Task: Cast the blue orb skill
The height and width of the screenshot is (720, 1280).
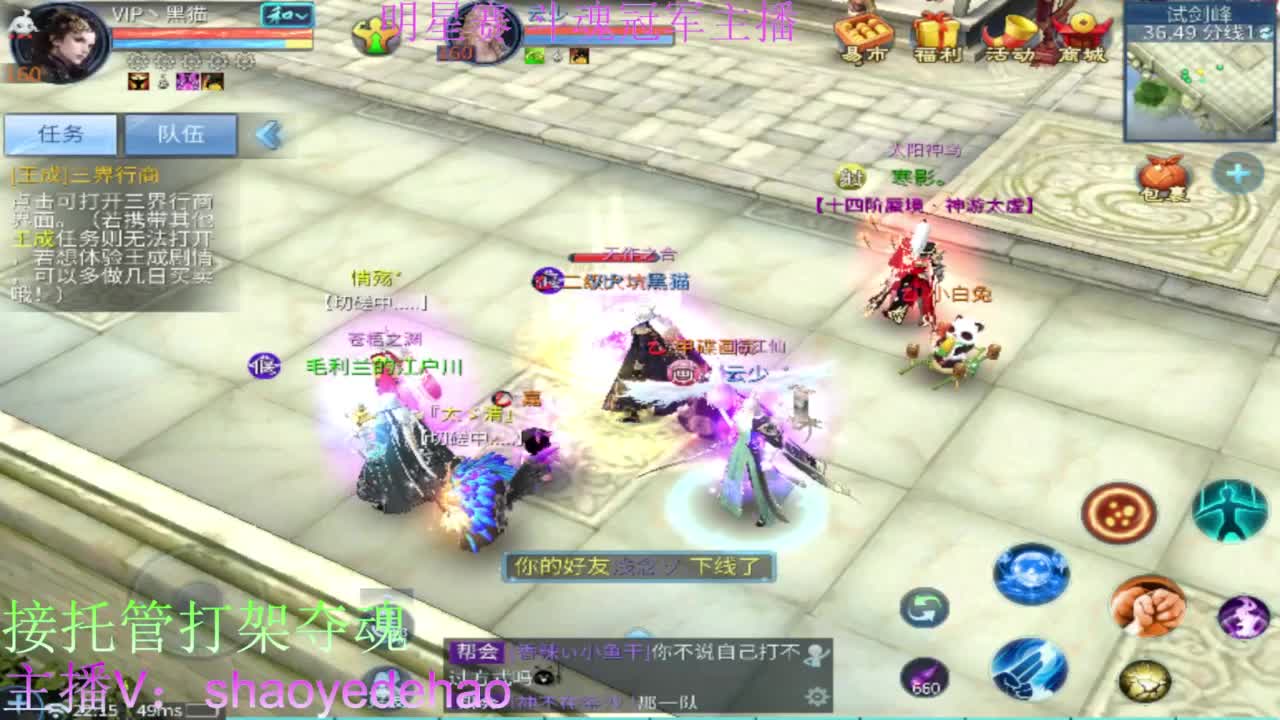Action: click(1030, 573)
